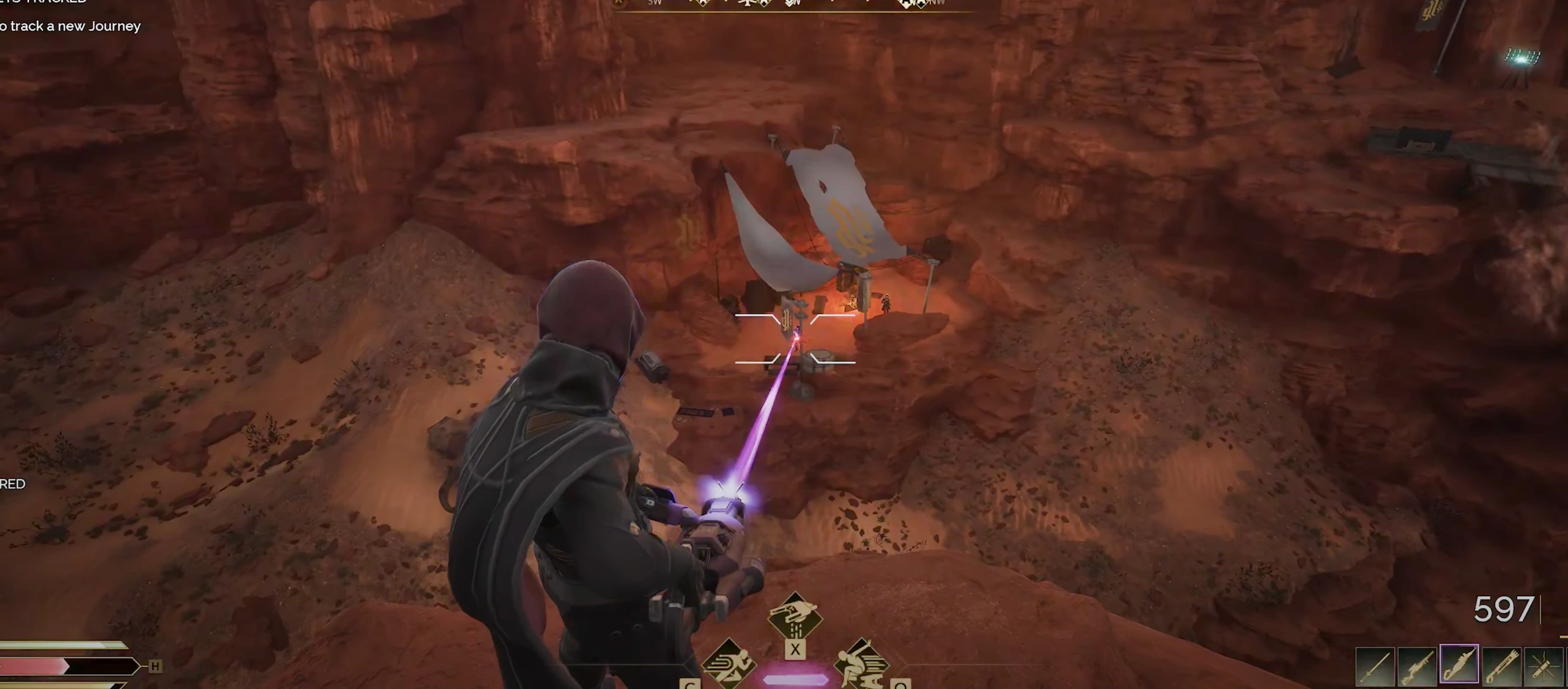Click the text to track a new Journey
Image resolution: width=1568 pixels, height=689 pixels.
click(x=70, y=26)
